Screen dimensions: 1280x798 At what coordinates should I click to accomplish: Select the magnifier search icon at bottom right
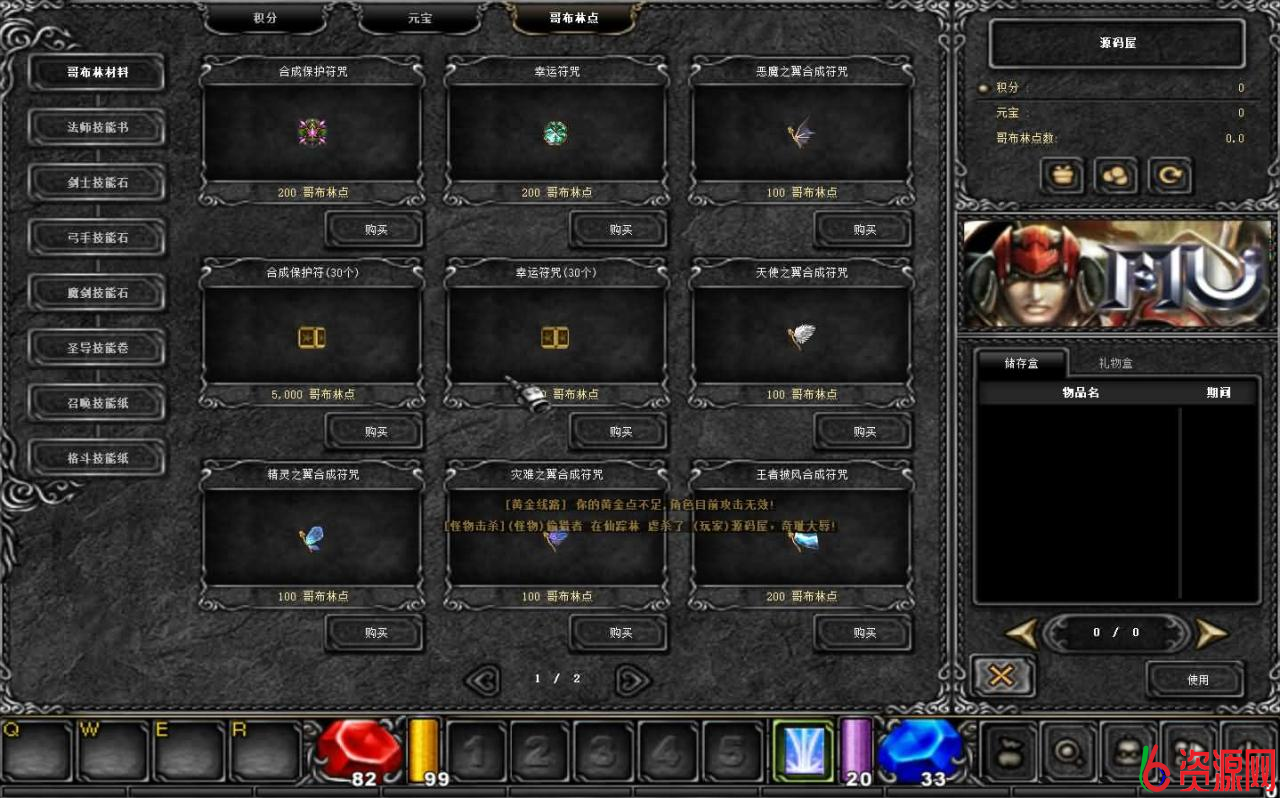tap(1069, 750)
